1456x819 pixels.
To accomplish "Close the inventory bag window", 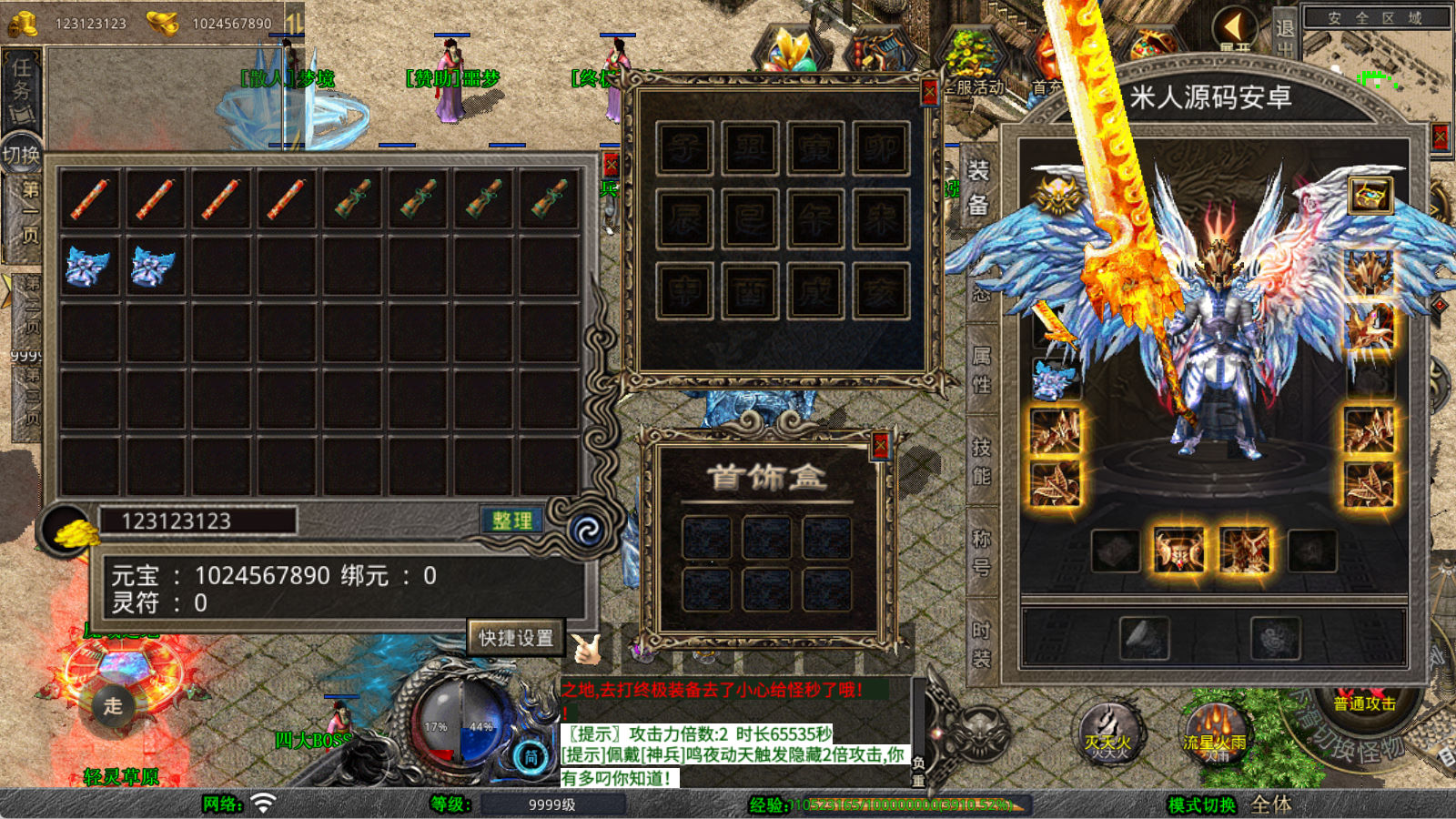I will 611,165.
